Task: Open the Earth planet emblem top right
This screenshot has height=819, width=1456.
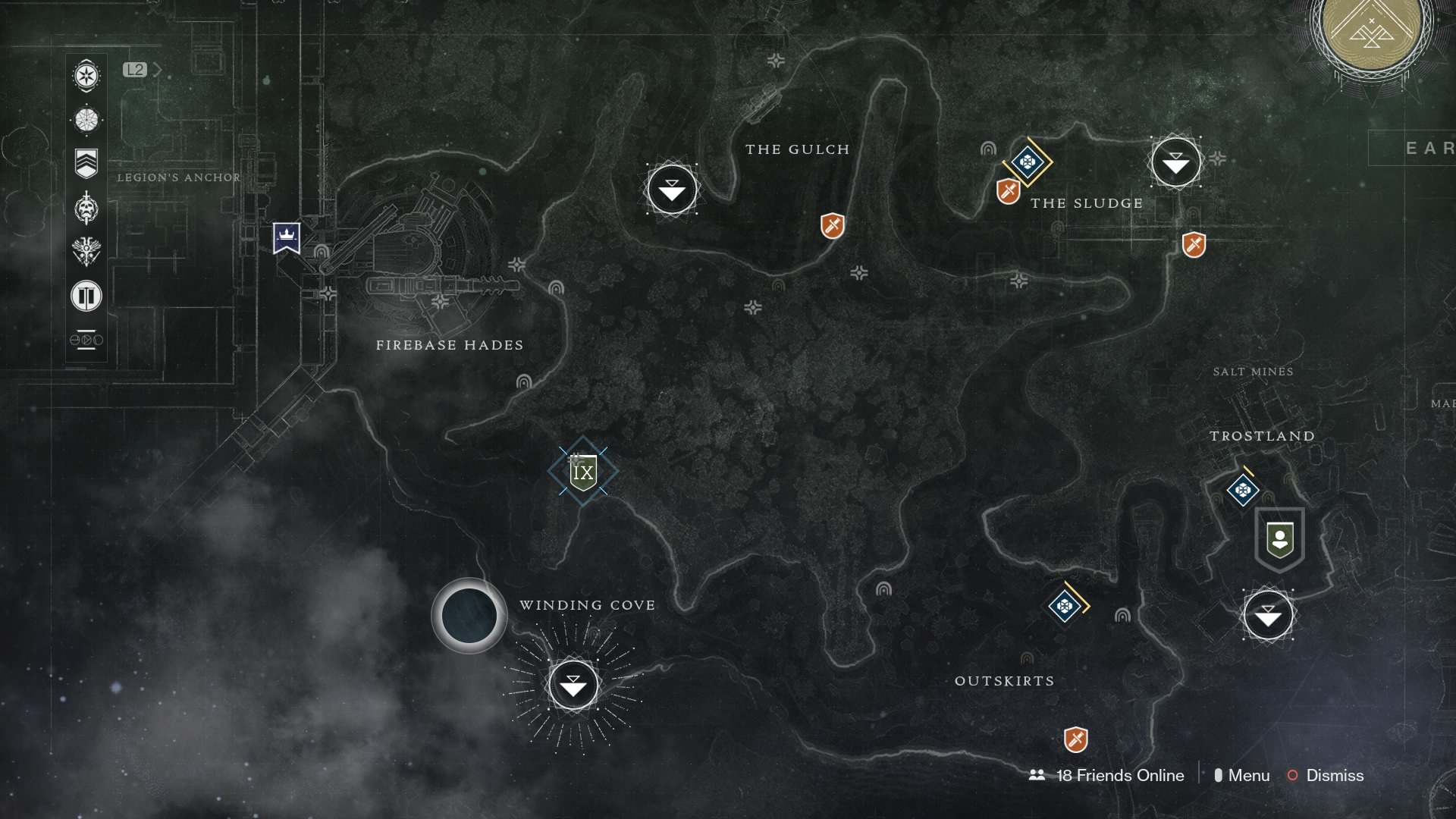Action: coord(1374,34)
